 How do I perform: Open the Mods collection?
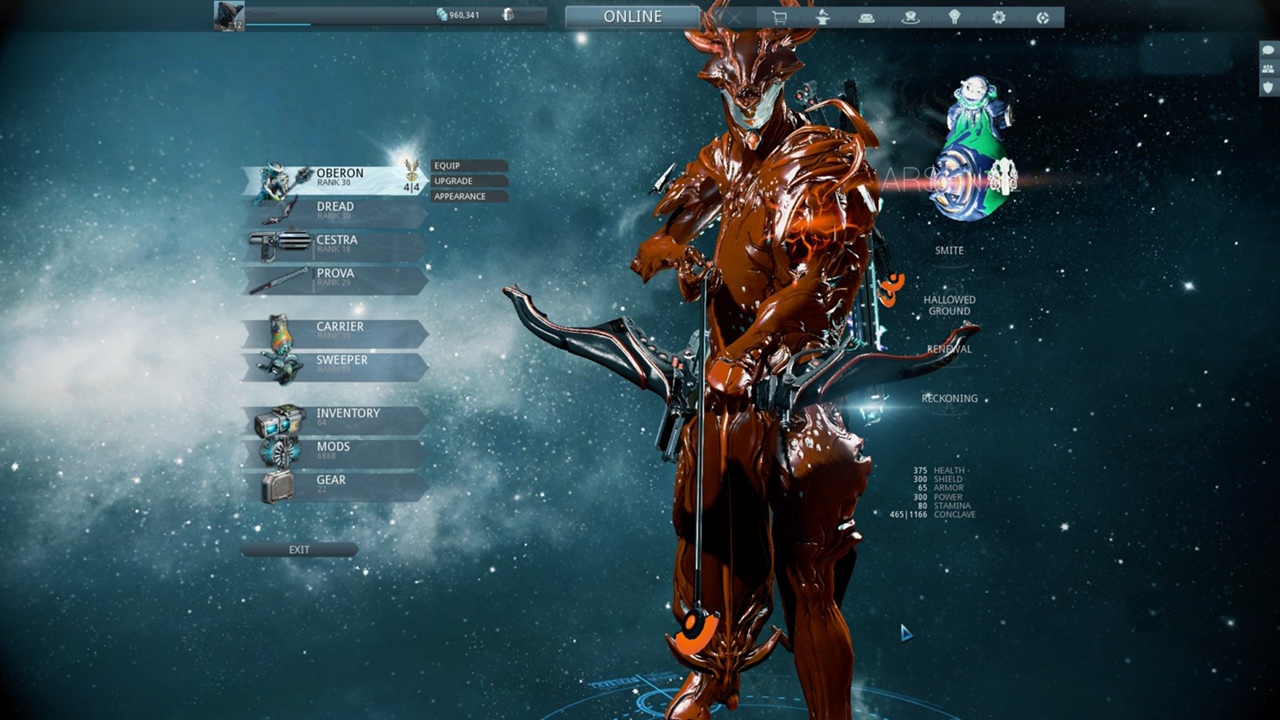[335, 452]
